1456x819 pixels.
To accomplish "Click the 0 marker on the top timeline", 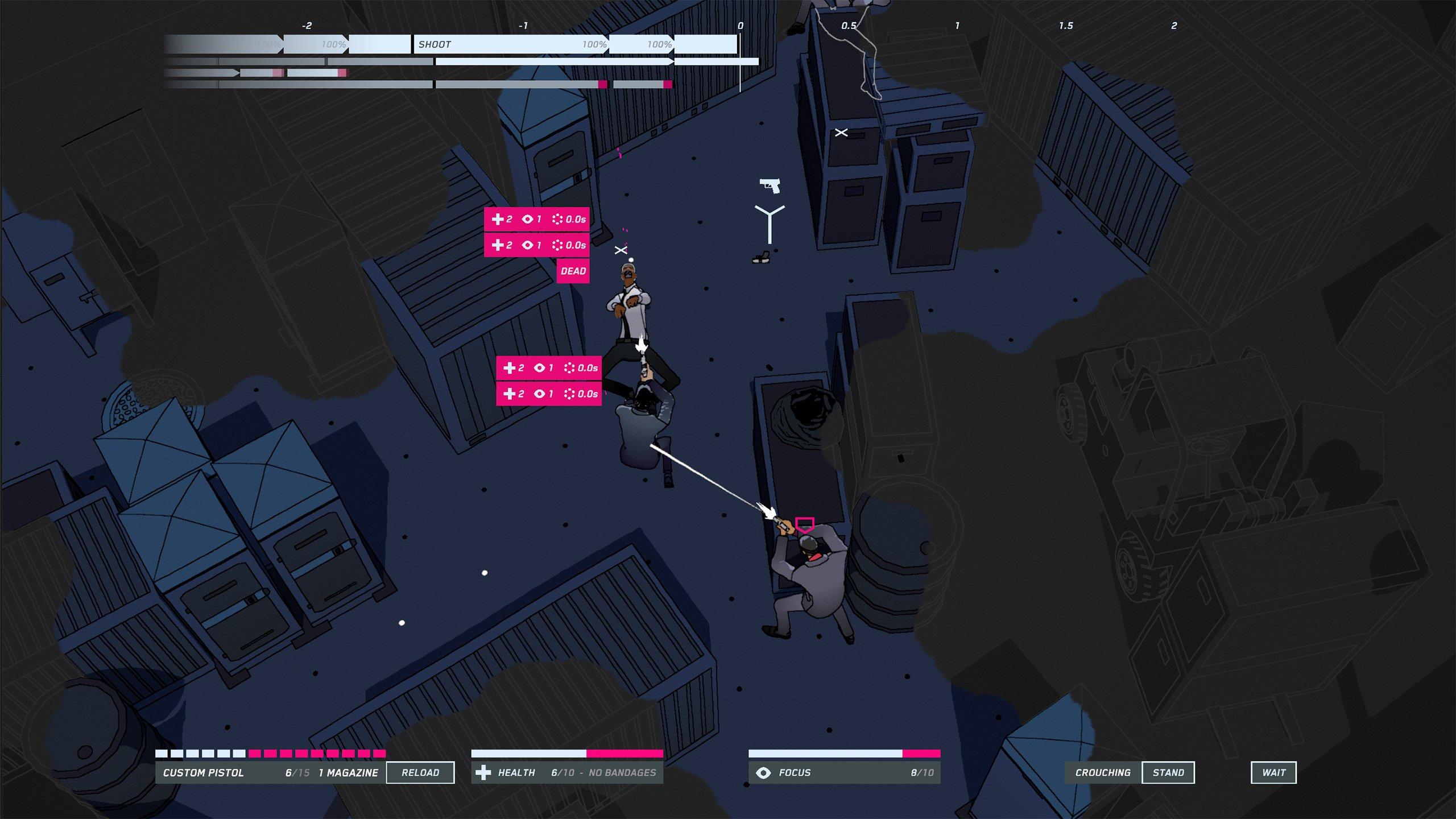I will [x=741, y=26].
